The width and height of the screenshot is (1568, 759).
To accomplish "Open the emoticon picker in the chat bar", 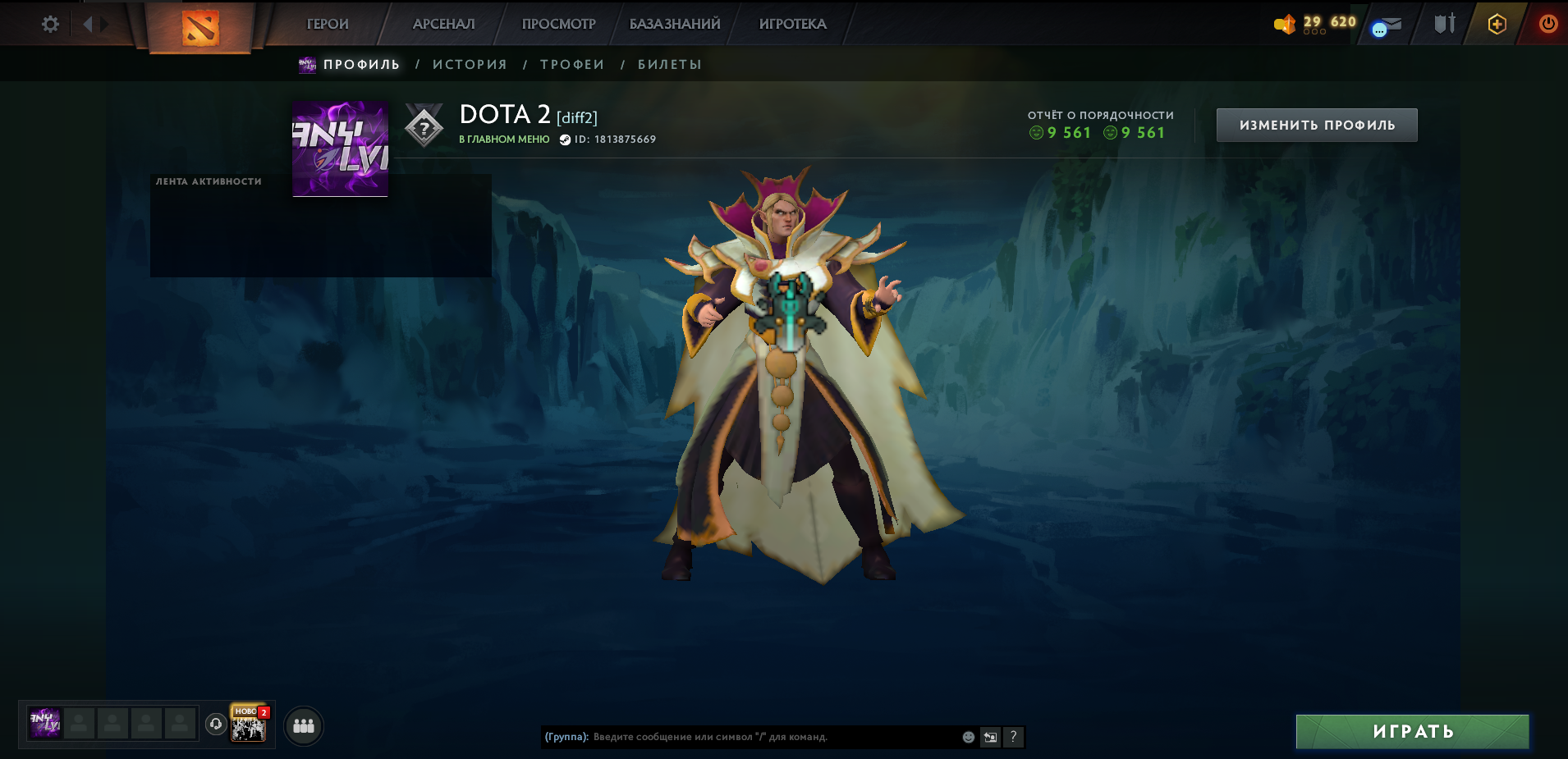I will 966,737.
